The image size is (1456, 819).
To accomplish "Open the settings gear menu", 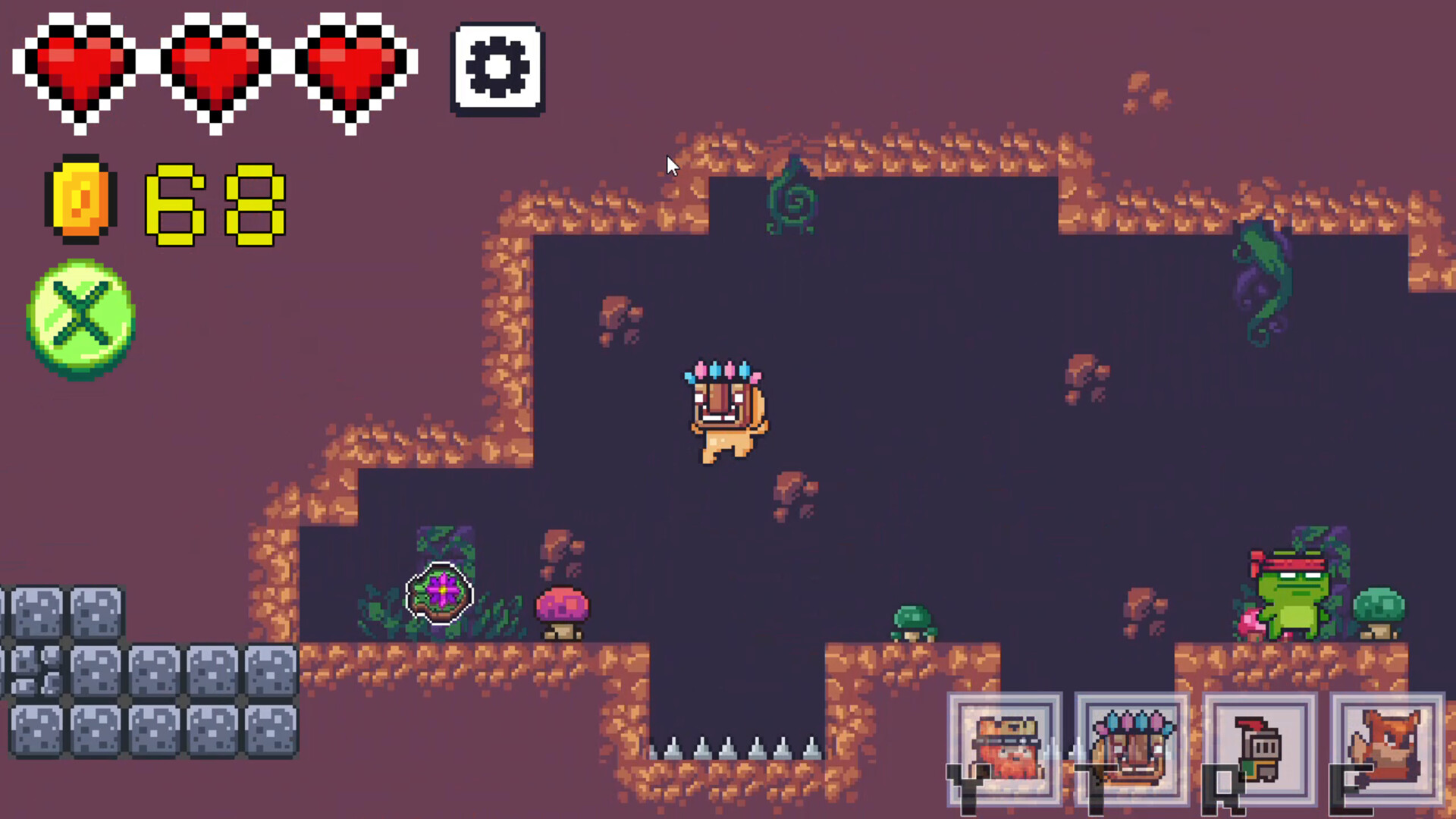I will coord(497,68).
